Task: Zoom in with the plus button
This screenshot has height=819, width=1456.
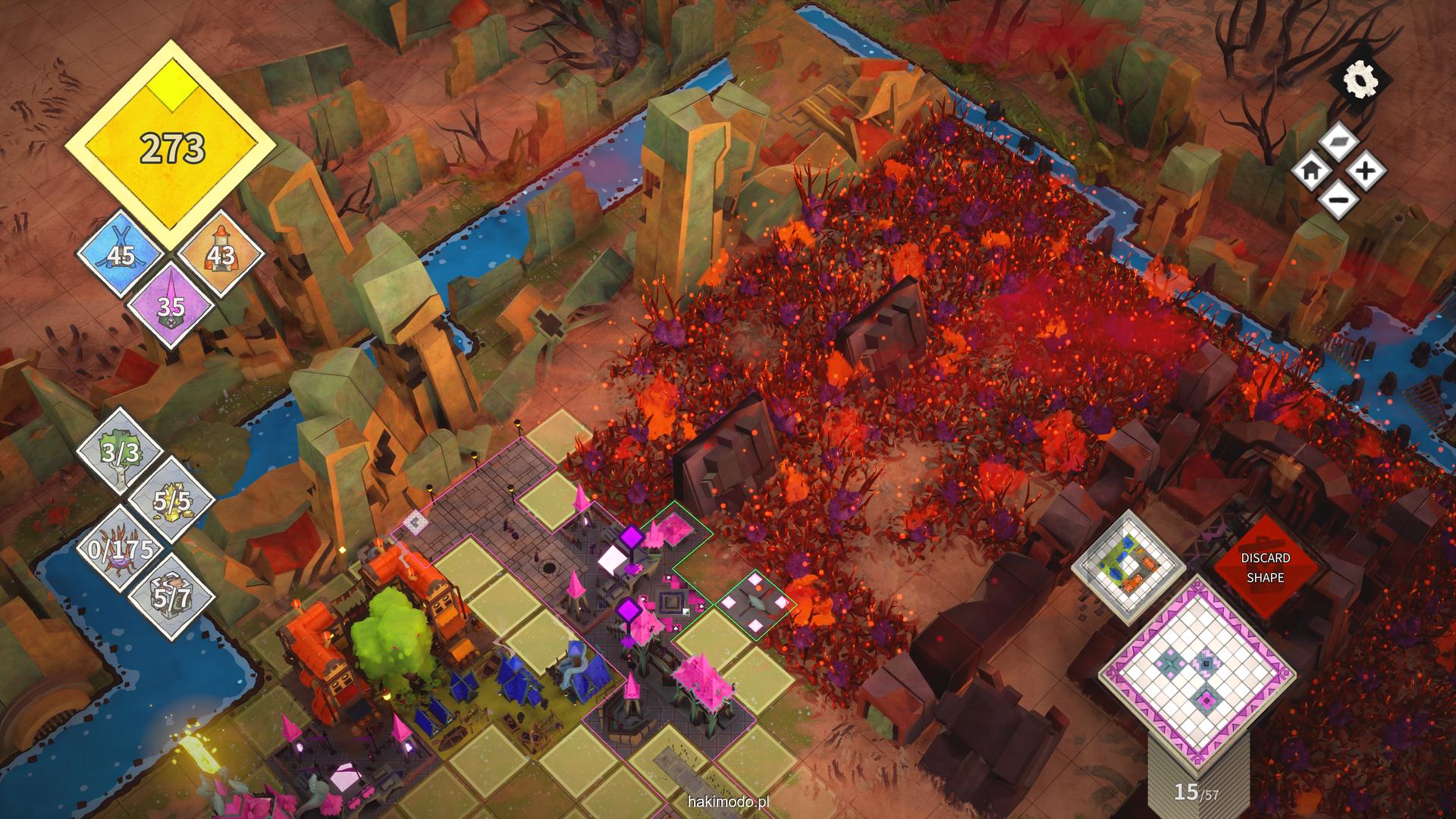Action: pos(1365,171)
